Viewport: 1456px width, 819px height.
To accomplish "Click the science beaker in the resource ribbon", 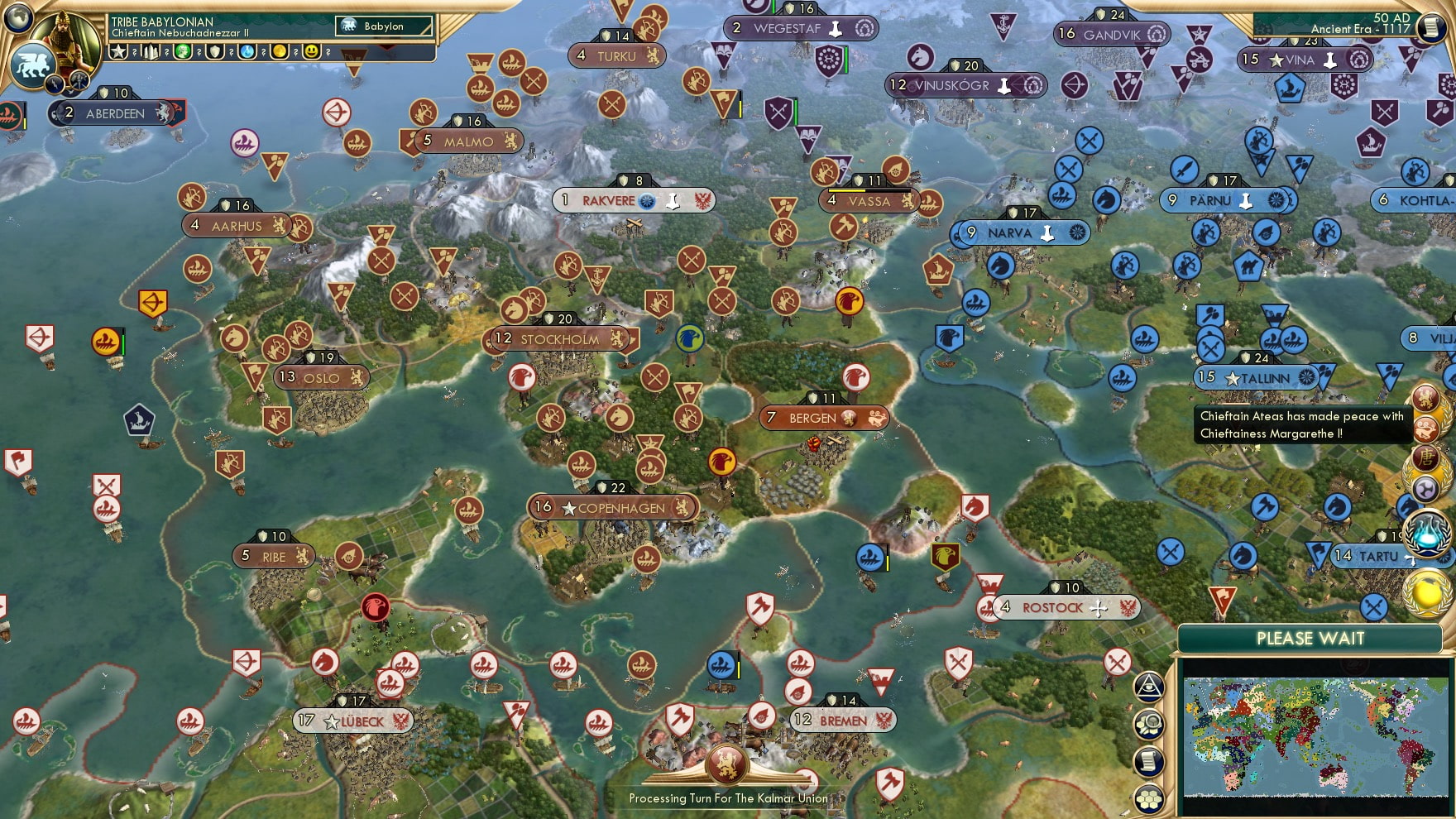I will (247, 52).
